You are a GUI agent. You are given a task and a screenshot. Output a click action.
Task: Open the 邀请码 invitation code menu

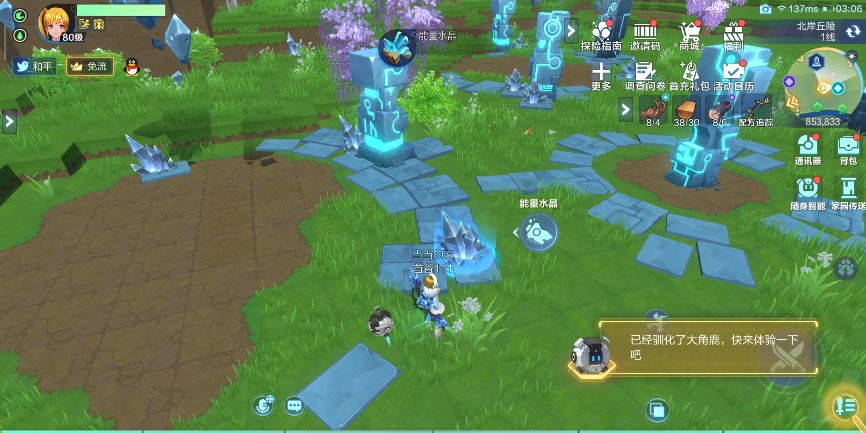(x=644, y=35)
